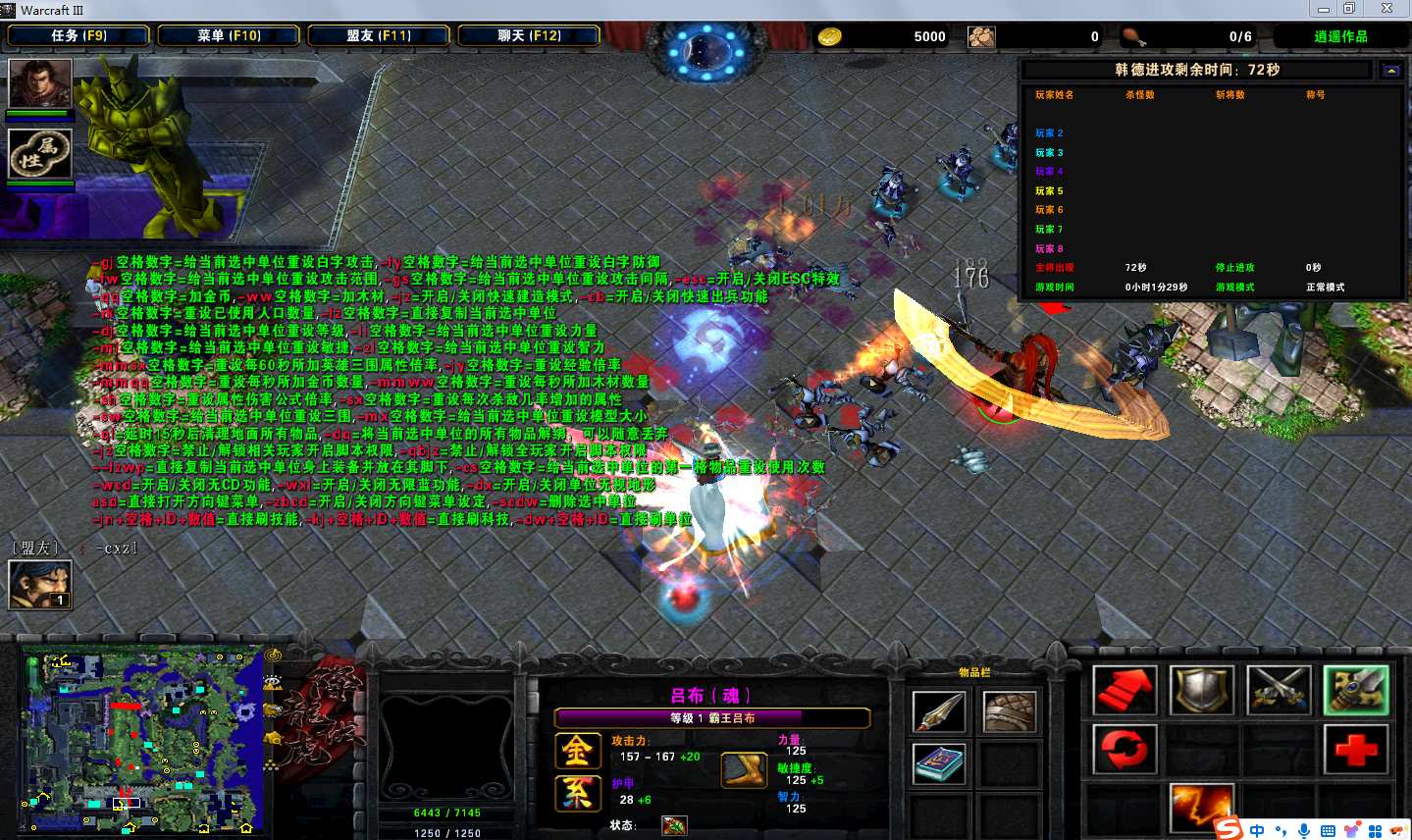Use the blue spellbook inventory item
Screen dimensions: 1412x840
[x=938, y=763]
